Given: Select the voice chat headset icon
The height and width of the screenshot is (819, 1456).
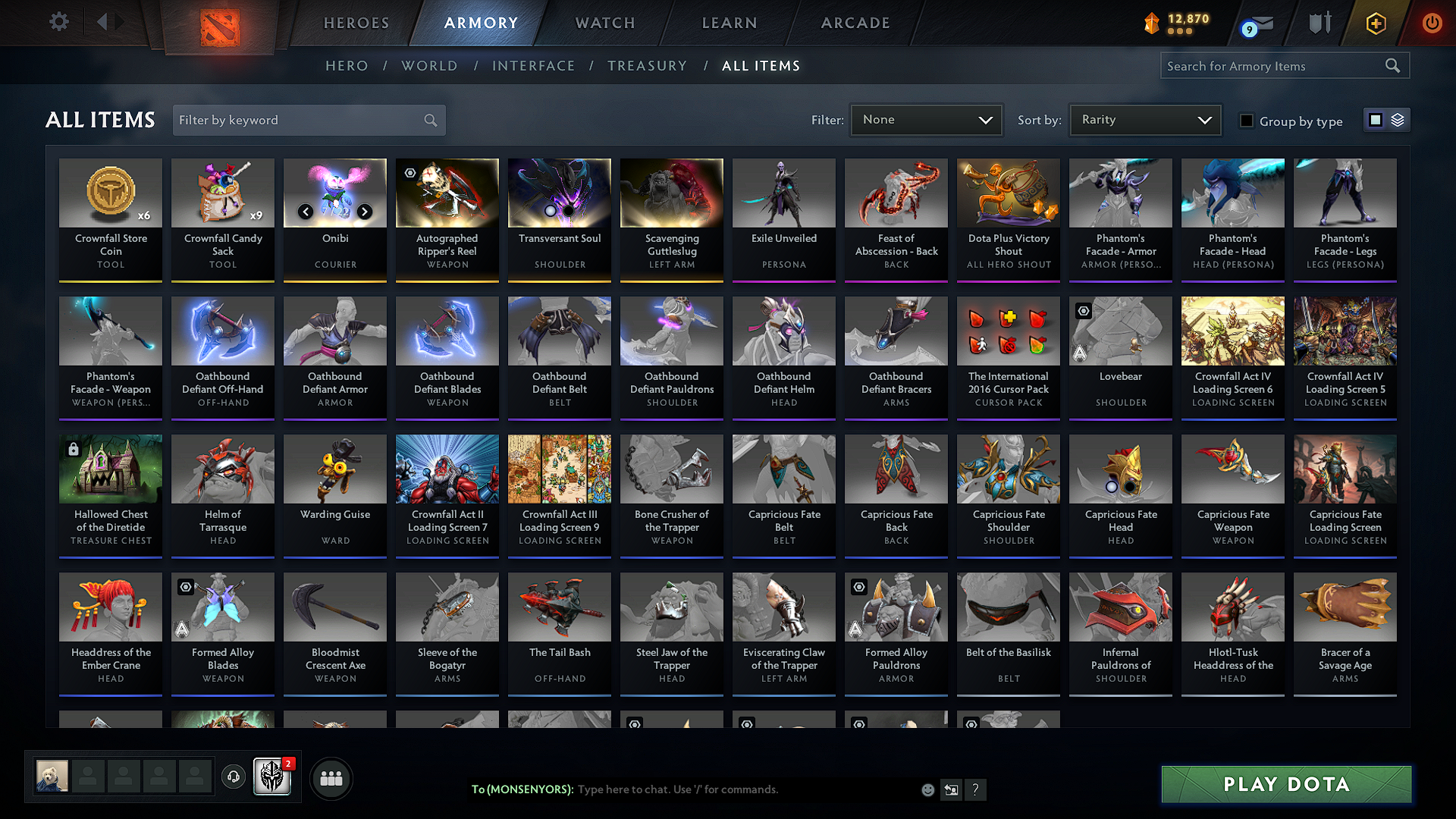Looking at the screenshot, I should pyautogui.click(x=233, y=777).
